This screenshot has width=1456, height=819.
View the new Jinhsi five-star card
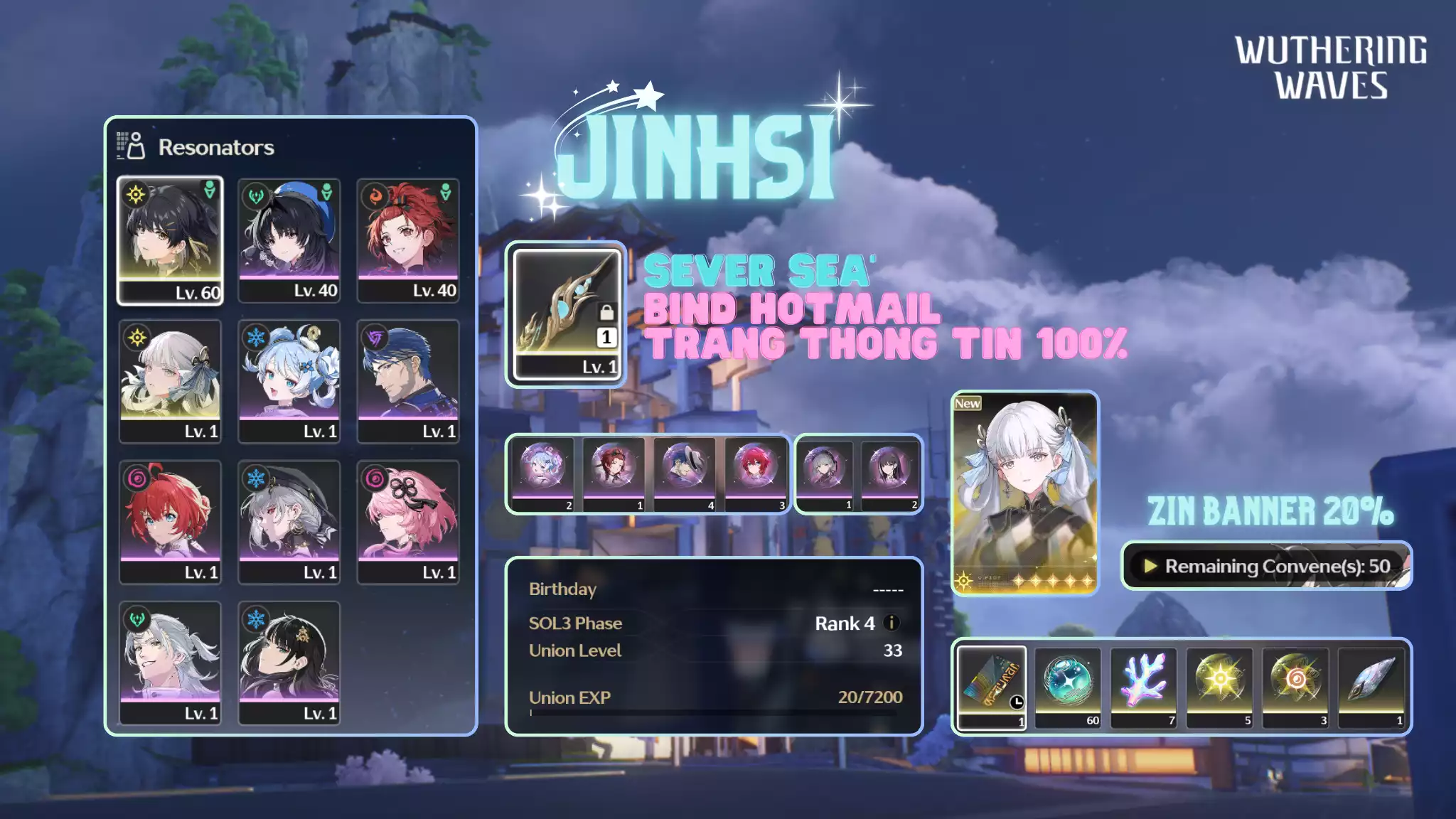(x=1024, y=493)
